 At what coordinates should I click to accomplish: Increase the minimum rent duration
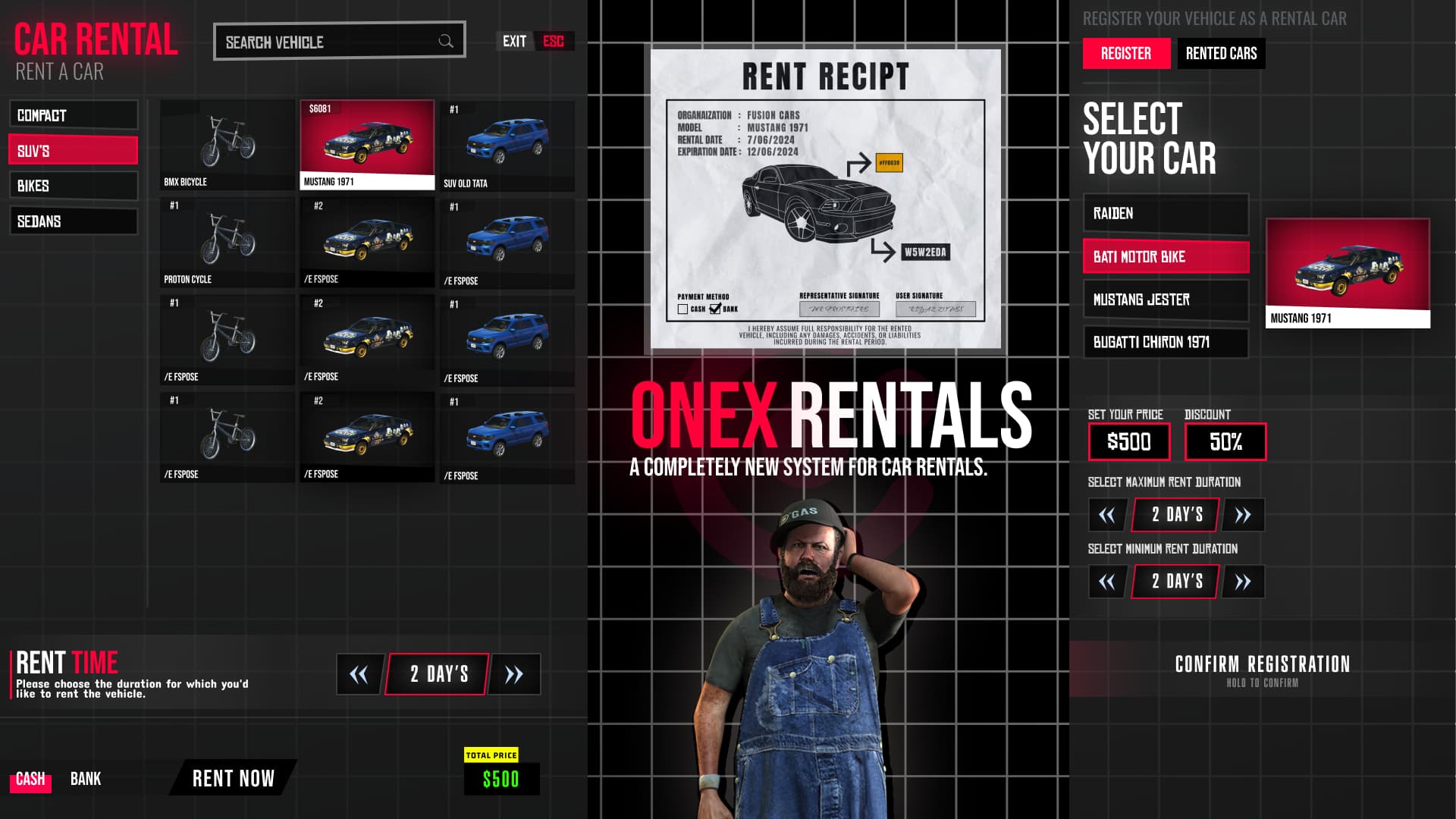point(1243,582)
